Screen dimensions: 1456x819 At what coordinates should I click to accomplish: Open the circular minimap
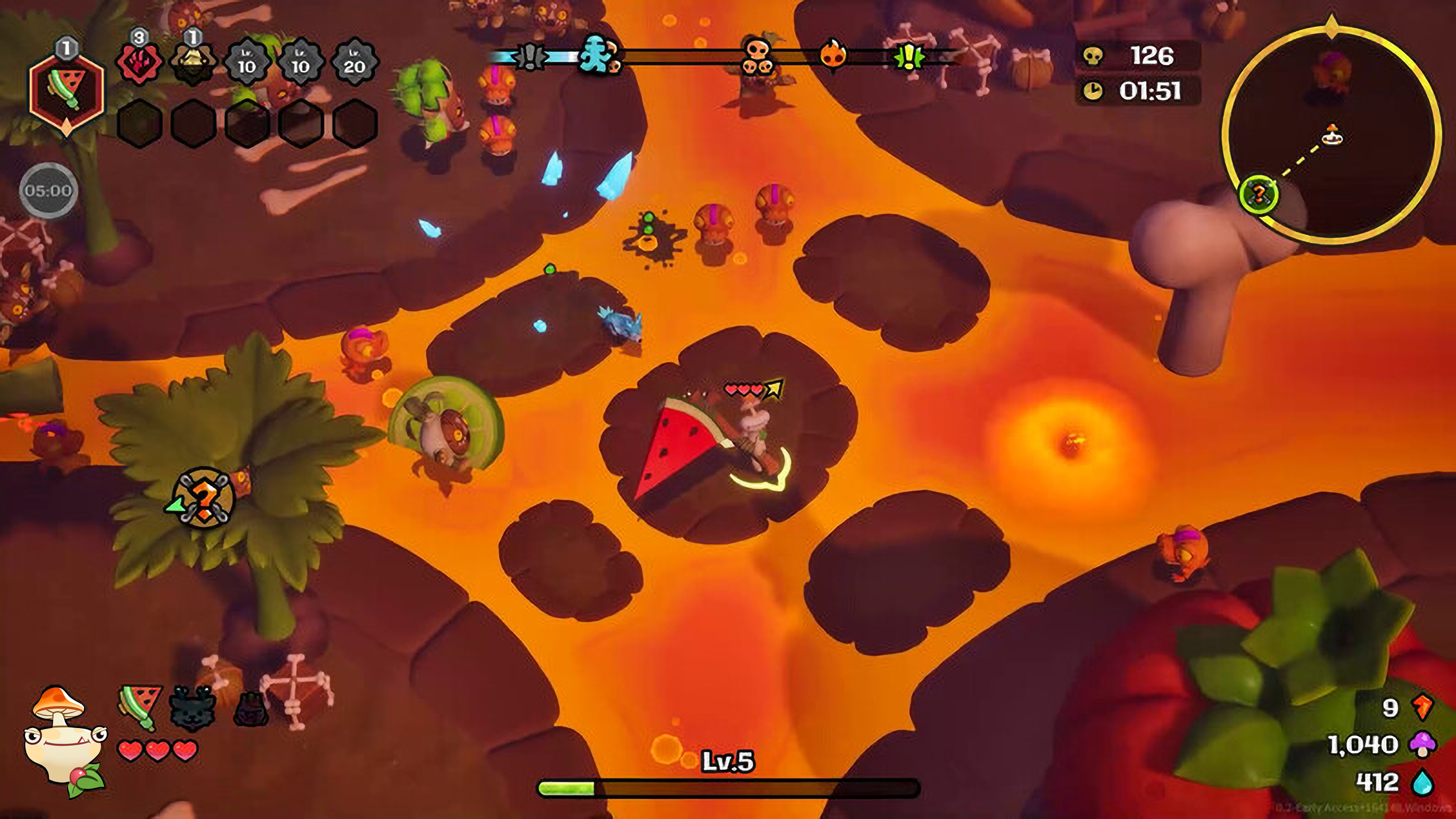click(x=1331, y=135)
